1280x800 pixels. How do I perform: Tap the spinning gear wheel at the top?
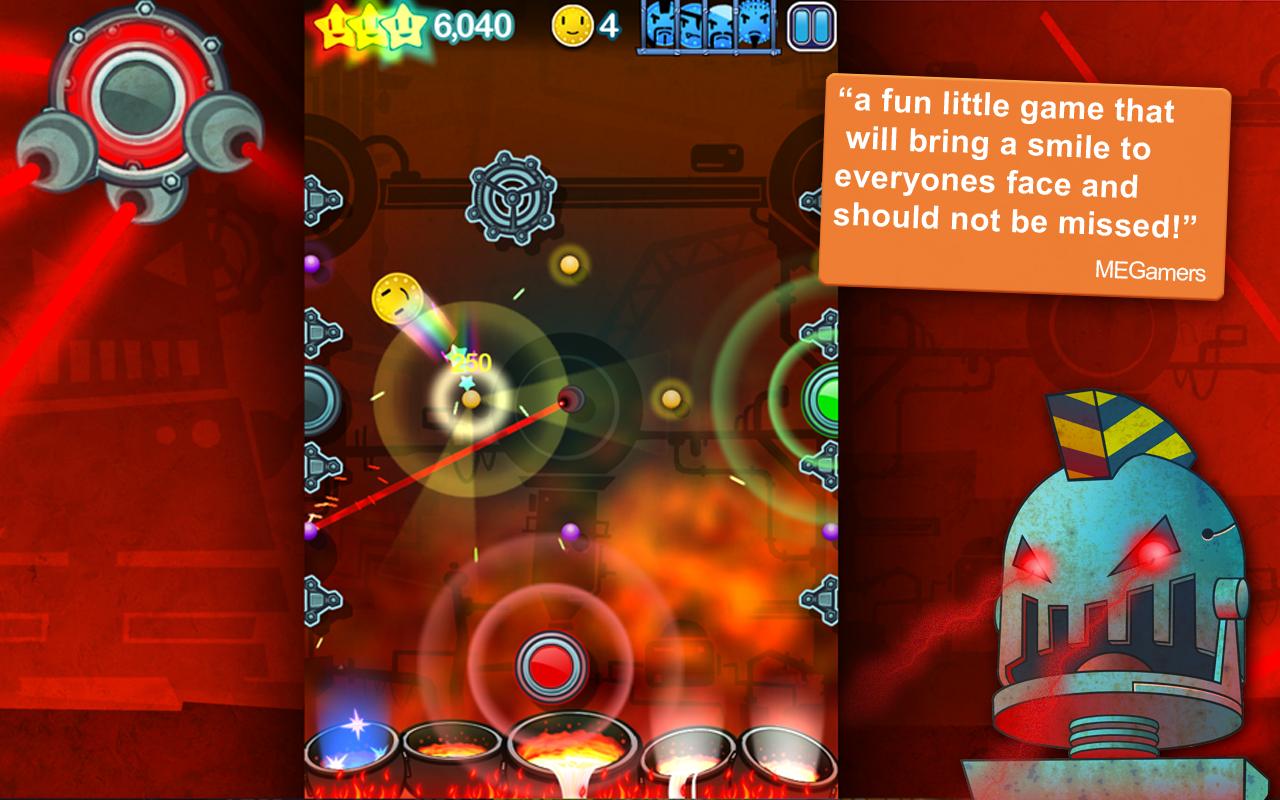(x=511, y=198)
